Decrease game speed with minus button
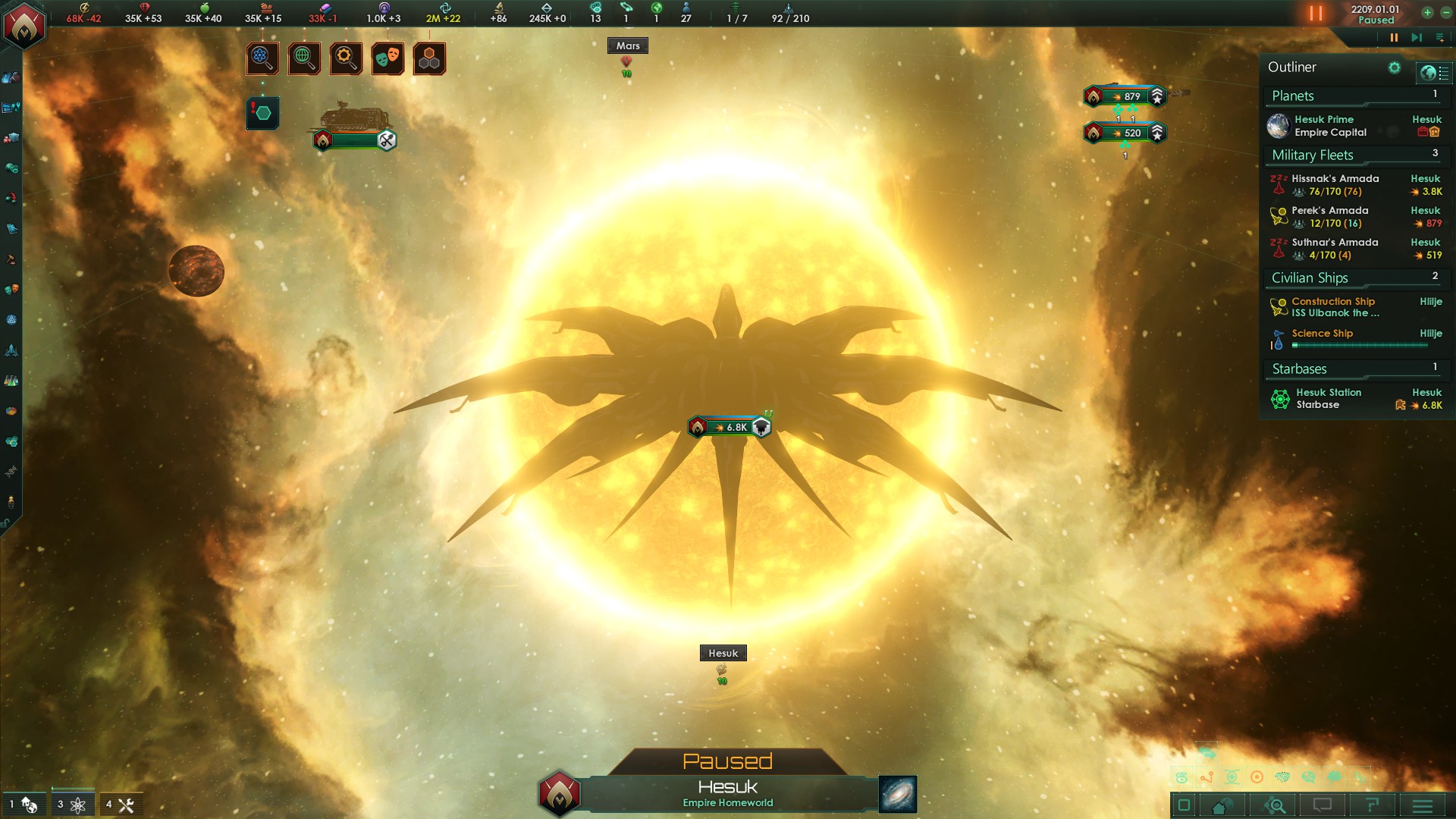This screenshot has width=1456, height=819. coord(1445,13)
